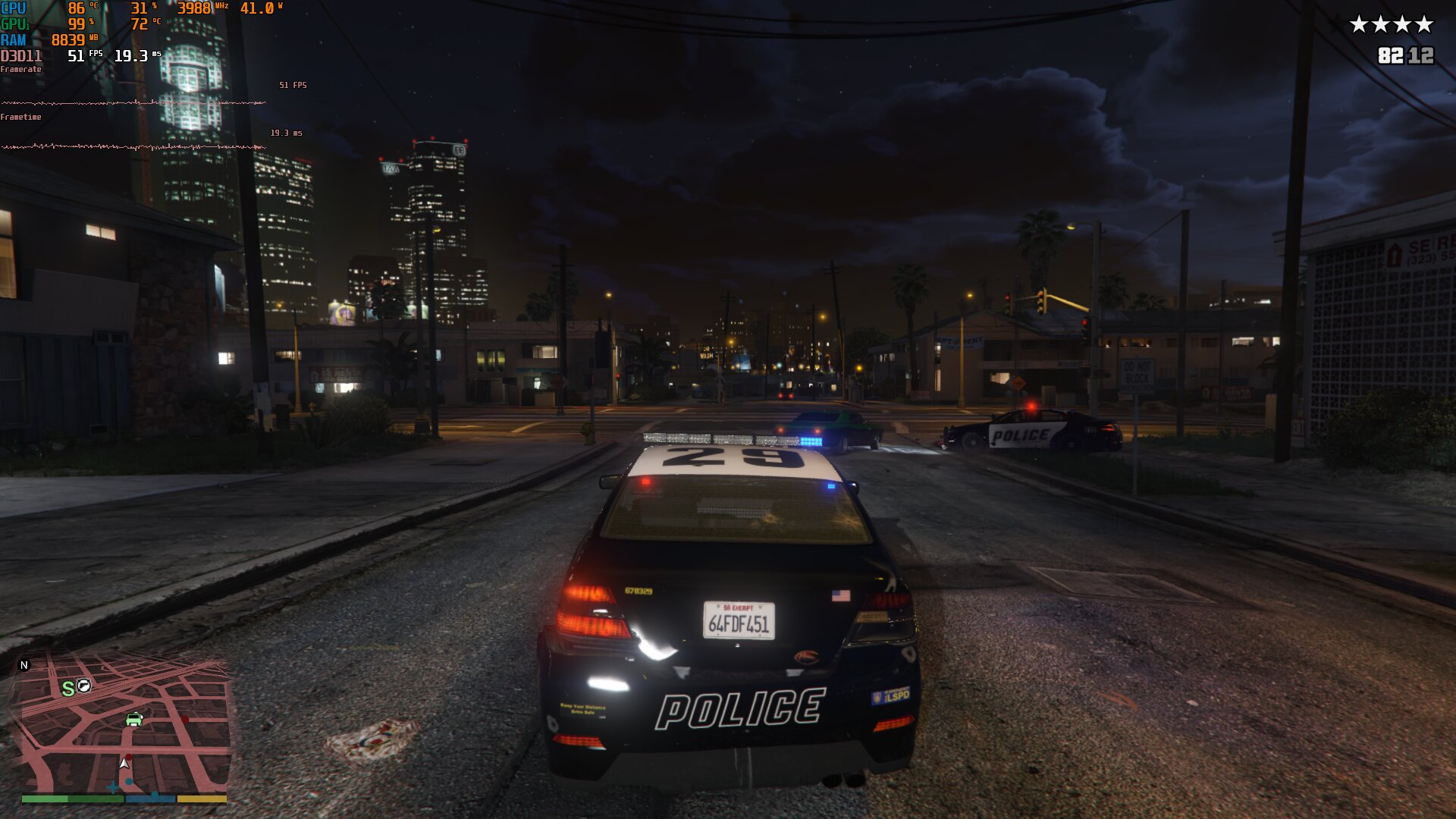This screenshot has width=1456, height=819.
Task: Click the green car blip on minimap
Action: click(134, 719)
